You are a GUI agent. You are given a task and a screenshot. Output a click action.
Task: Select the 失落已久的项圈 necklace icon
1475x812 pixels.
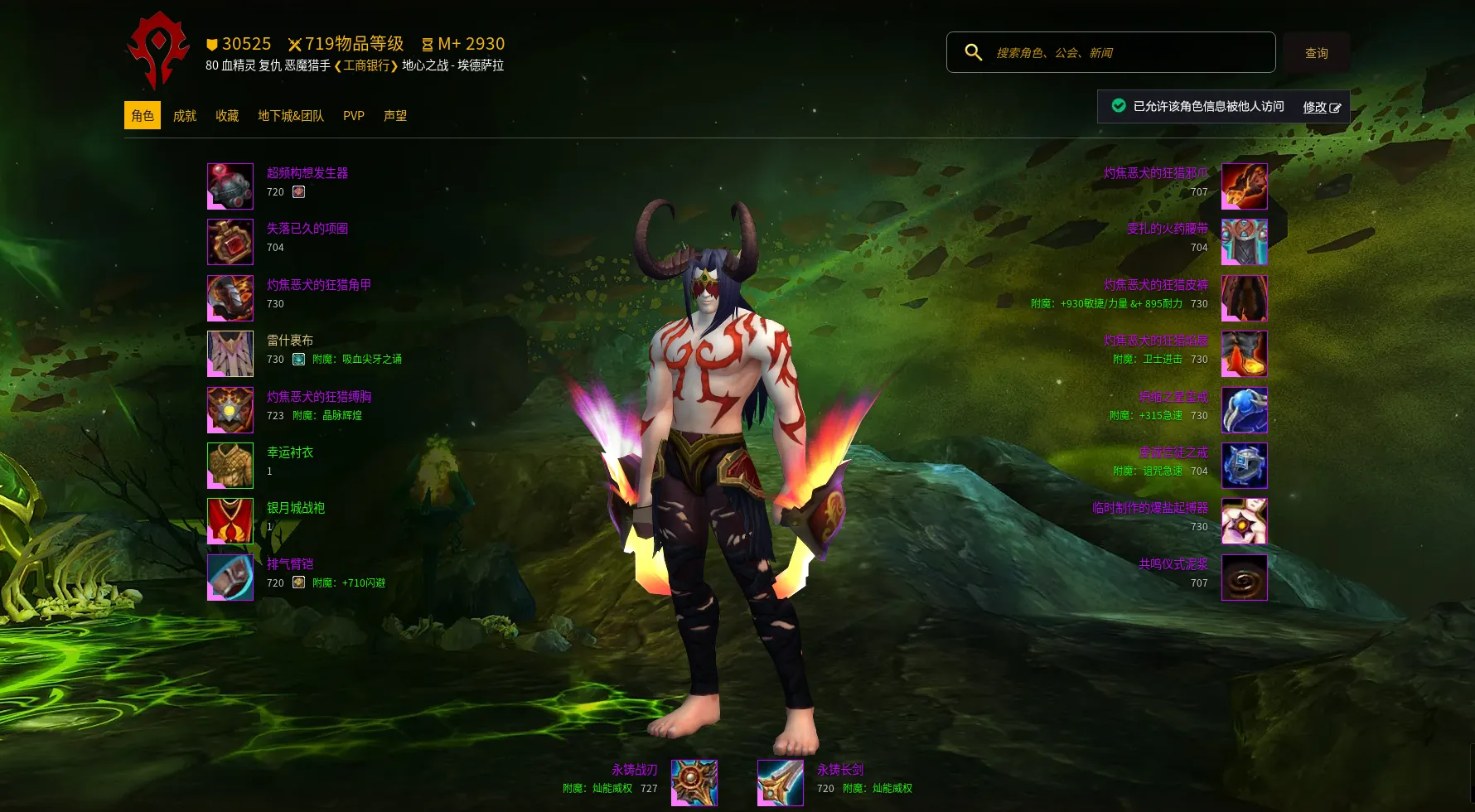pyautogui.click(x=230, y=242)
